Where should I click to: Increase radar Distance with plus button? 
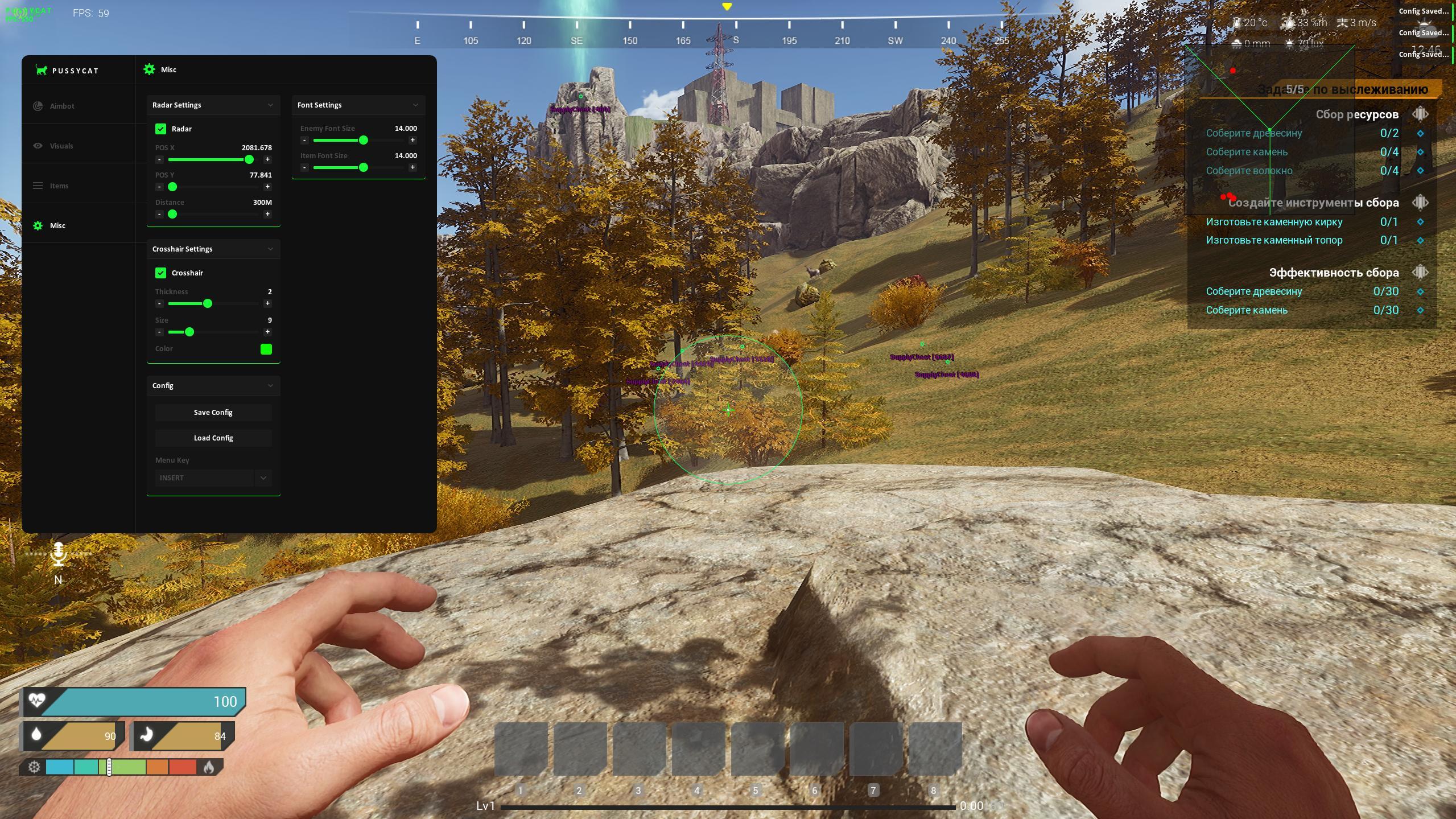click(267, 215)
